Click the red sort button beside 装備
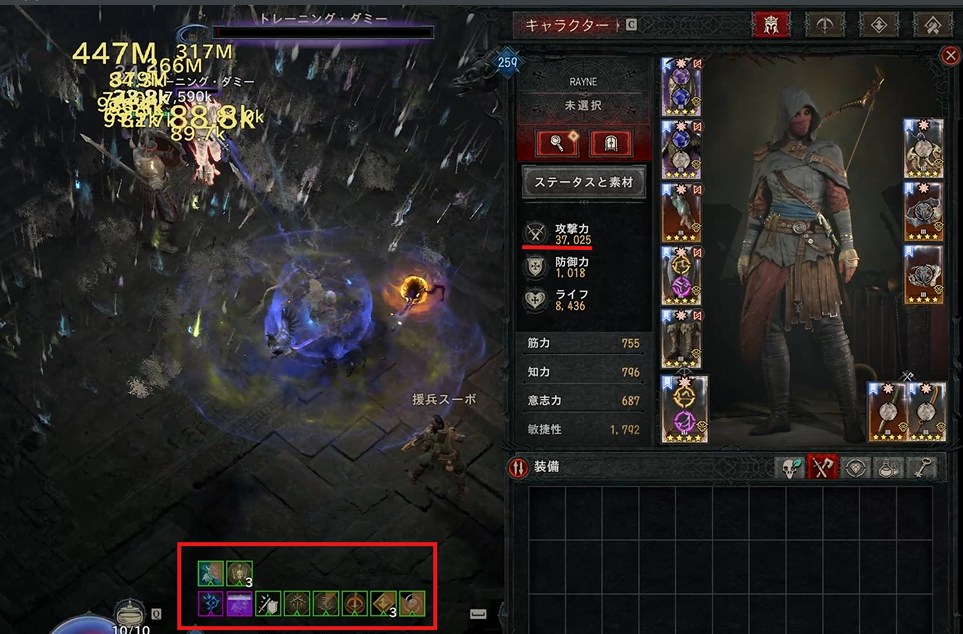963x634 pixels. click(x=518, y=466)
